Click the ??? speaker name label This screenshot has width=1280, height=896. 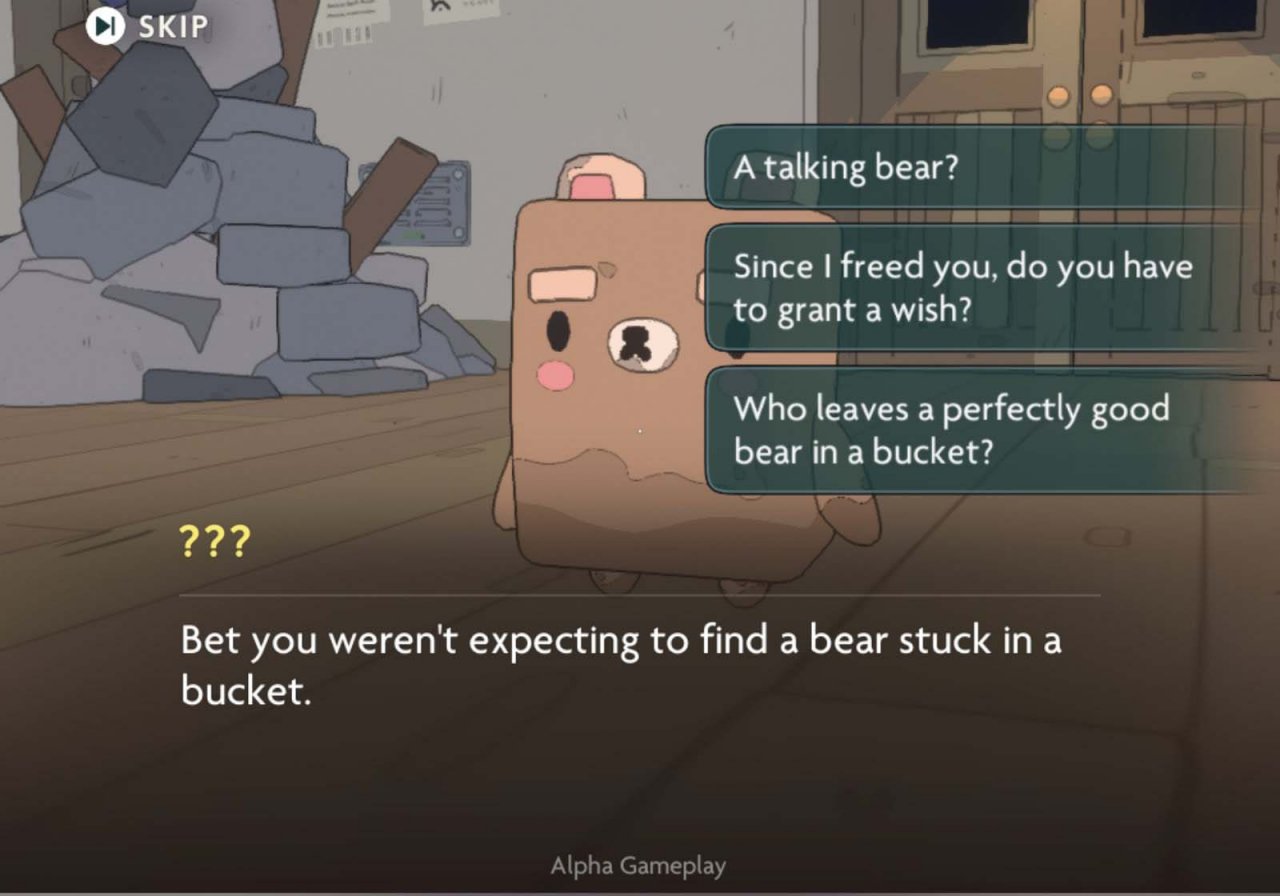pyautogui.click(x=213, y=543)
